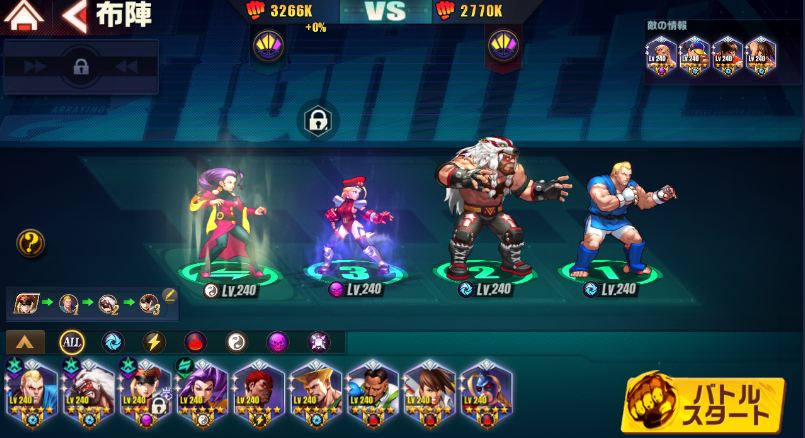The height and width of the screenshot is (438, 805).
Task: View the enemy team's formation badge
Action: coord(502,45)
